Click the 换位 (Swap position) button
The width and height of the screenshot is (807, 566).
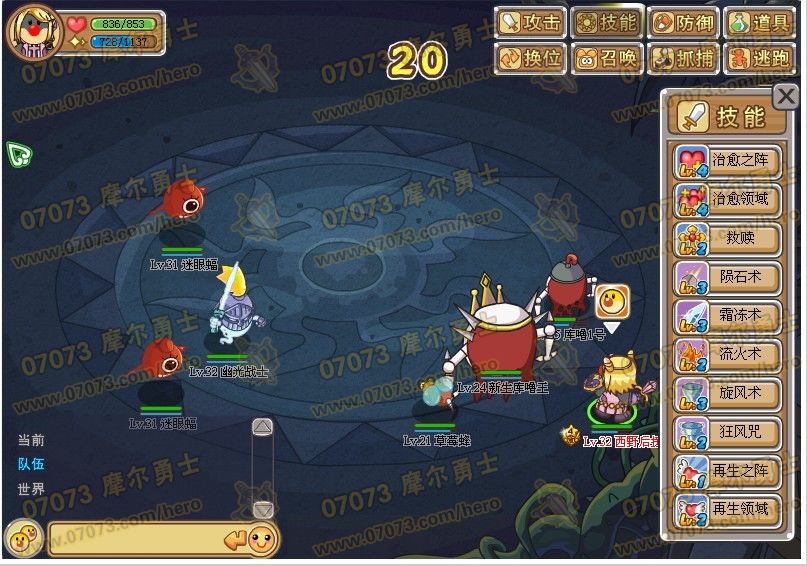click(531, 58)
